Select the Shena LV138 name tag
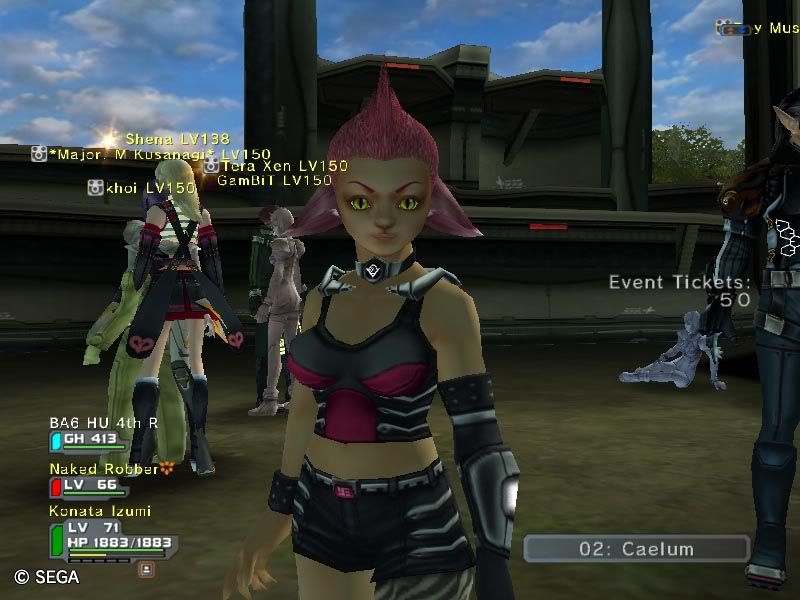The width and height of the screenshot is (800, 600). tap(177, 139)
